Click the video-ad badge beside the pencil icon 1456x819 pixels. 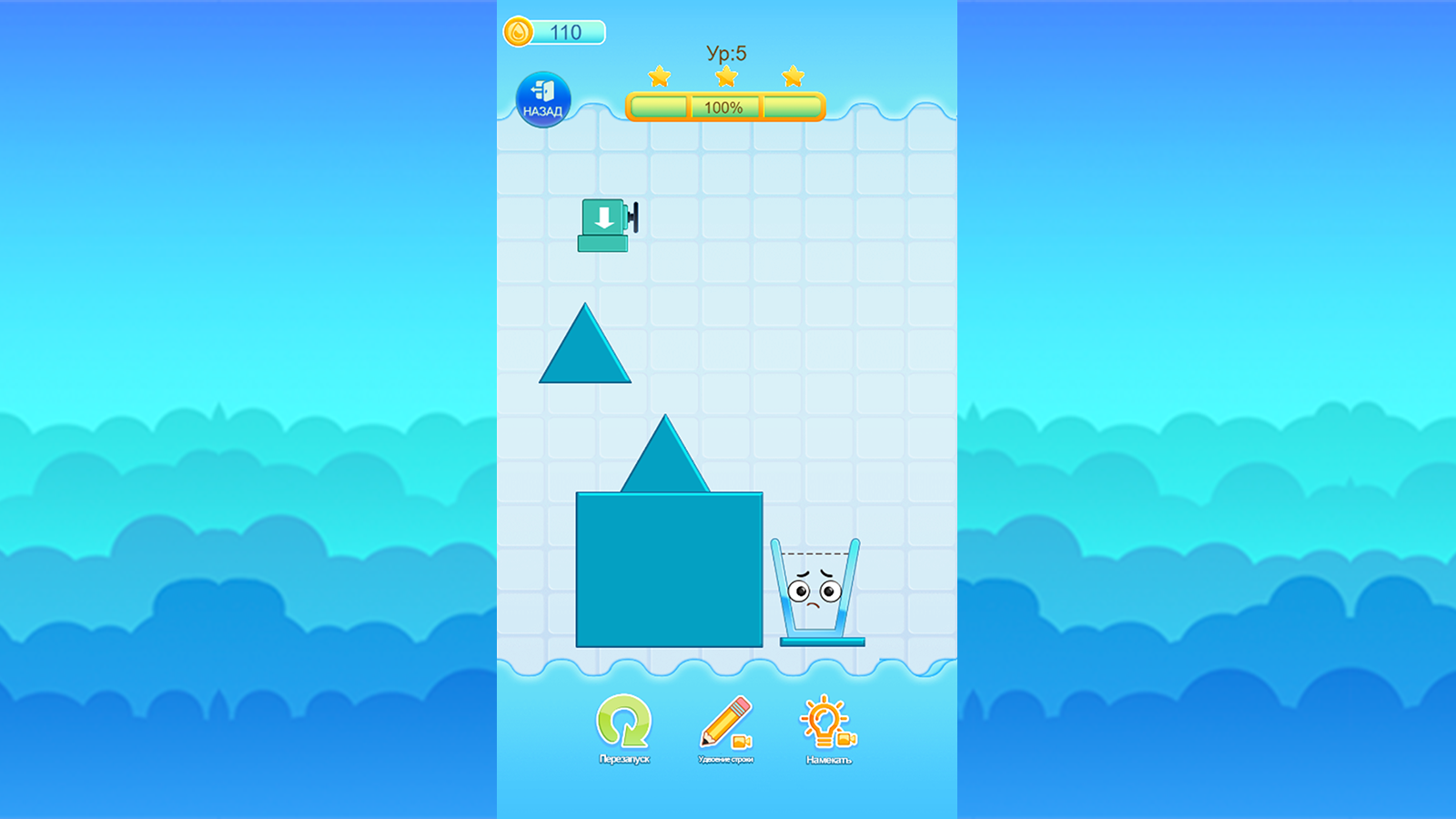740,739
